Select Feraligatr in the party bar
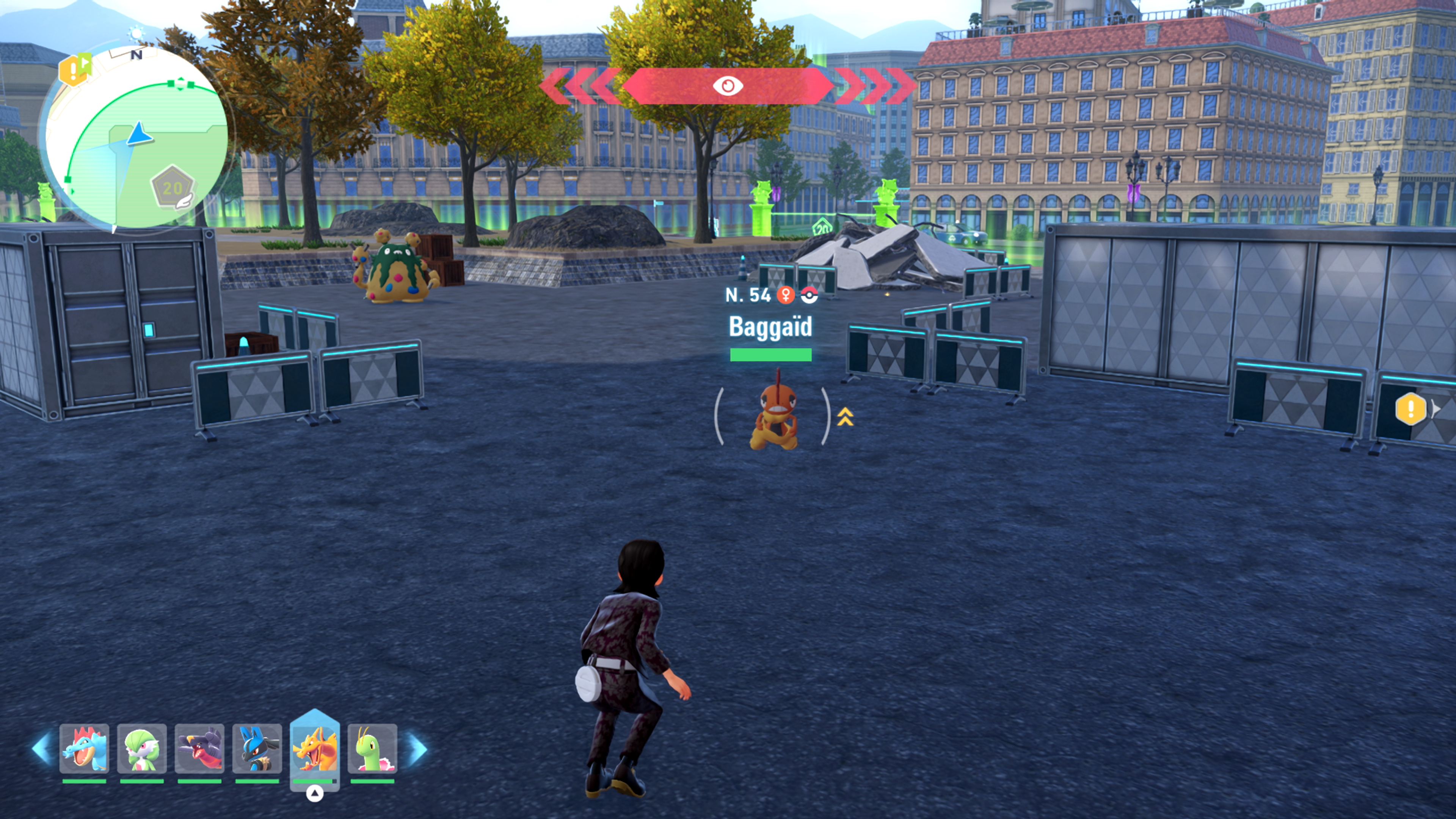 click(84, 748)
